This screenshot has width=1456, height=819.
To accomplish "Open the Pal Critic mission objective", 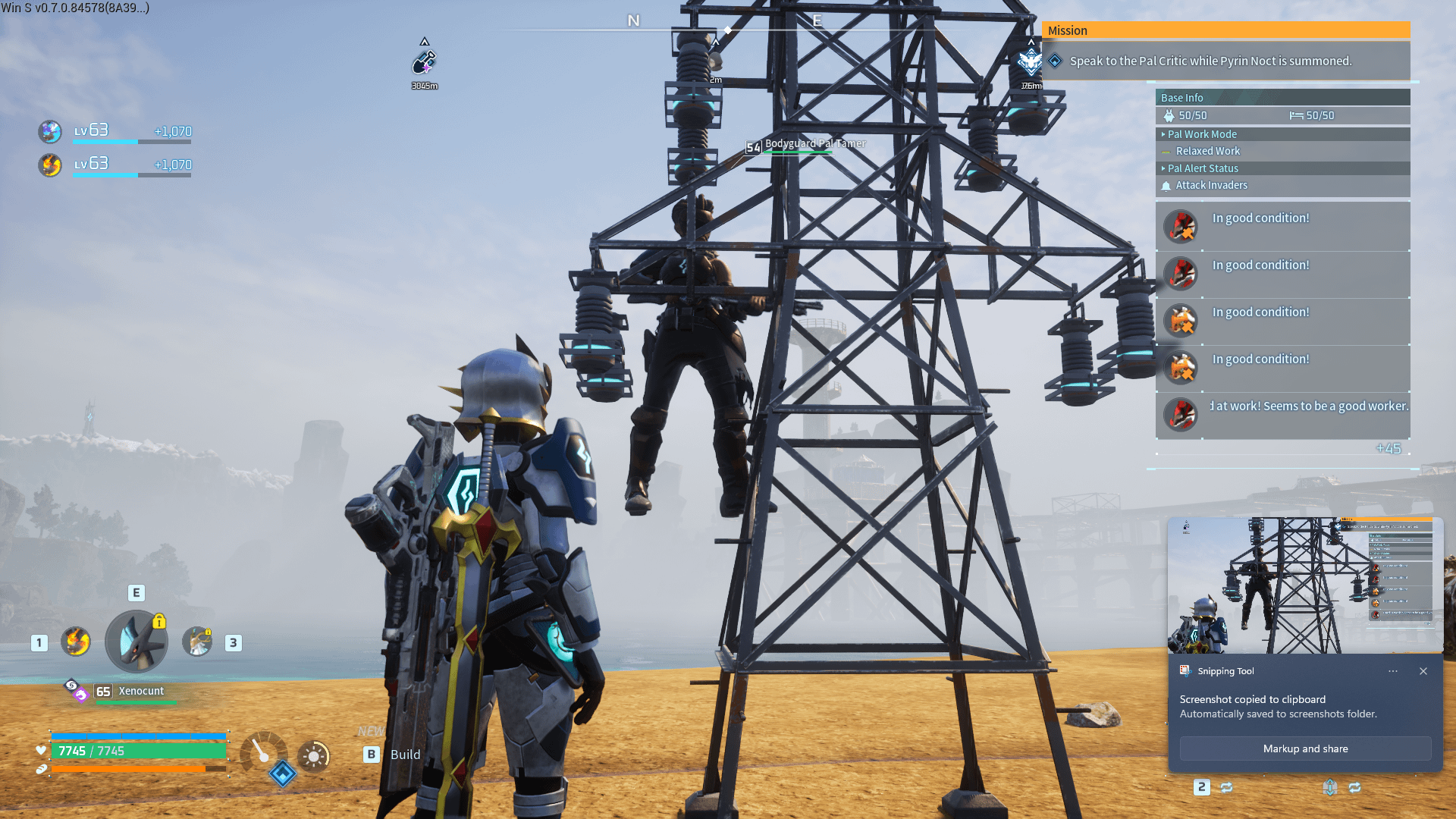I will 1210,61.
